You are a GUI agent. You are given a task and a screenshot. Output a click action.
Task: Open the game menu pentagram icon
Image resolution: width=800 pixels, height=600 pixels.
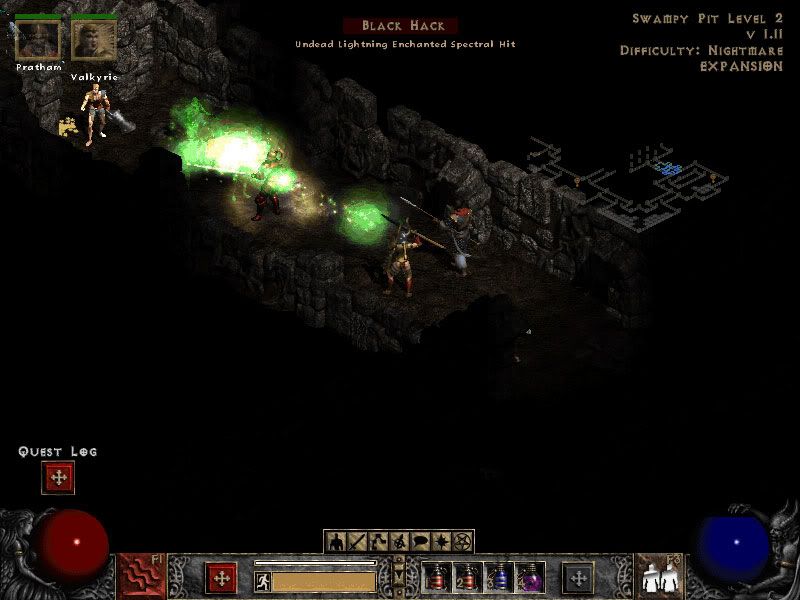(462, 543)
